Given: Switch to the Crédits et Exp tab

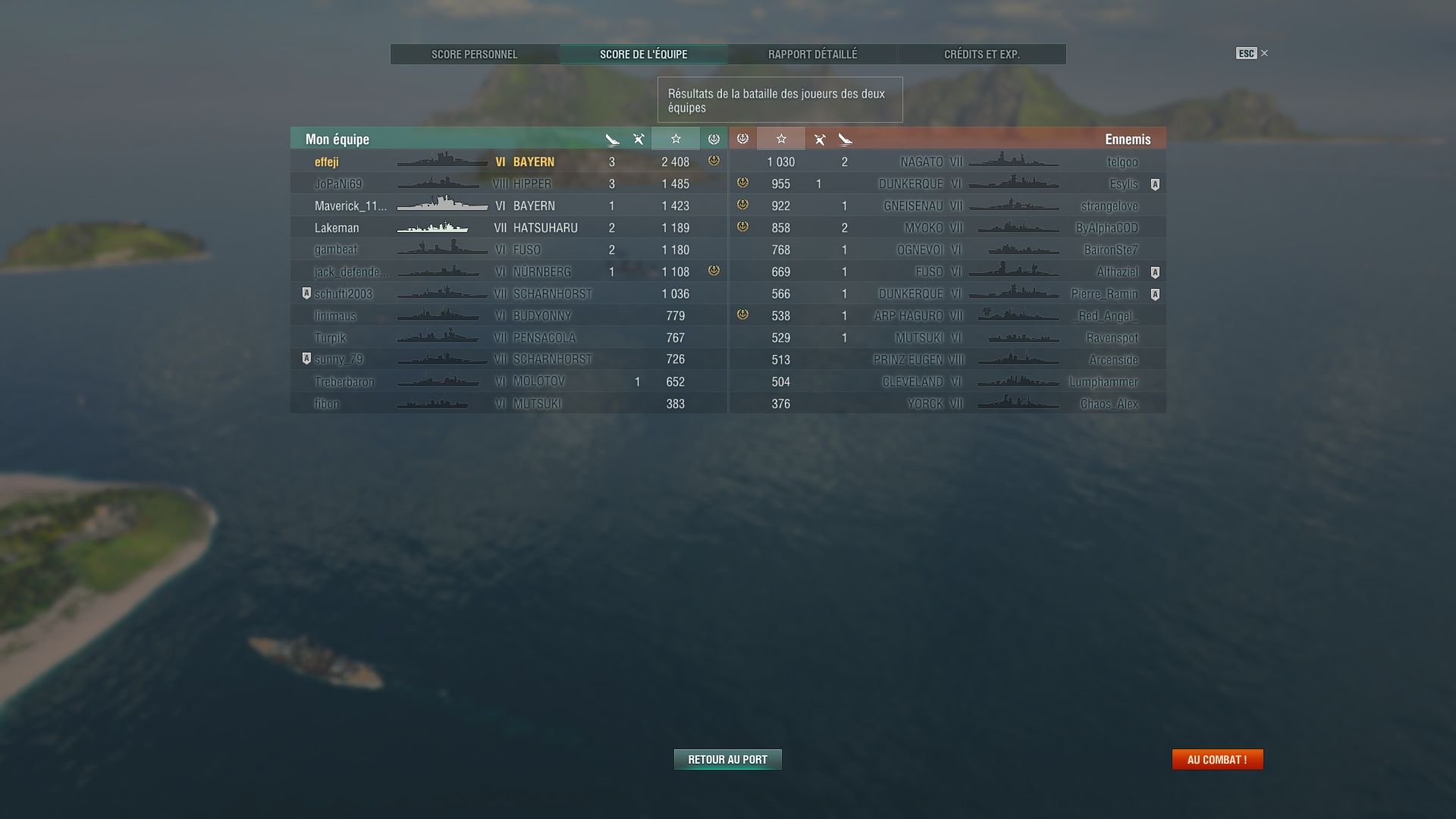Looking at the screenshot, I should 981,54.
